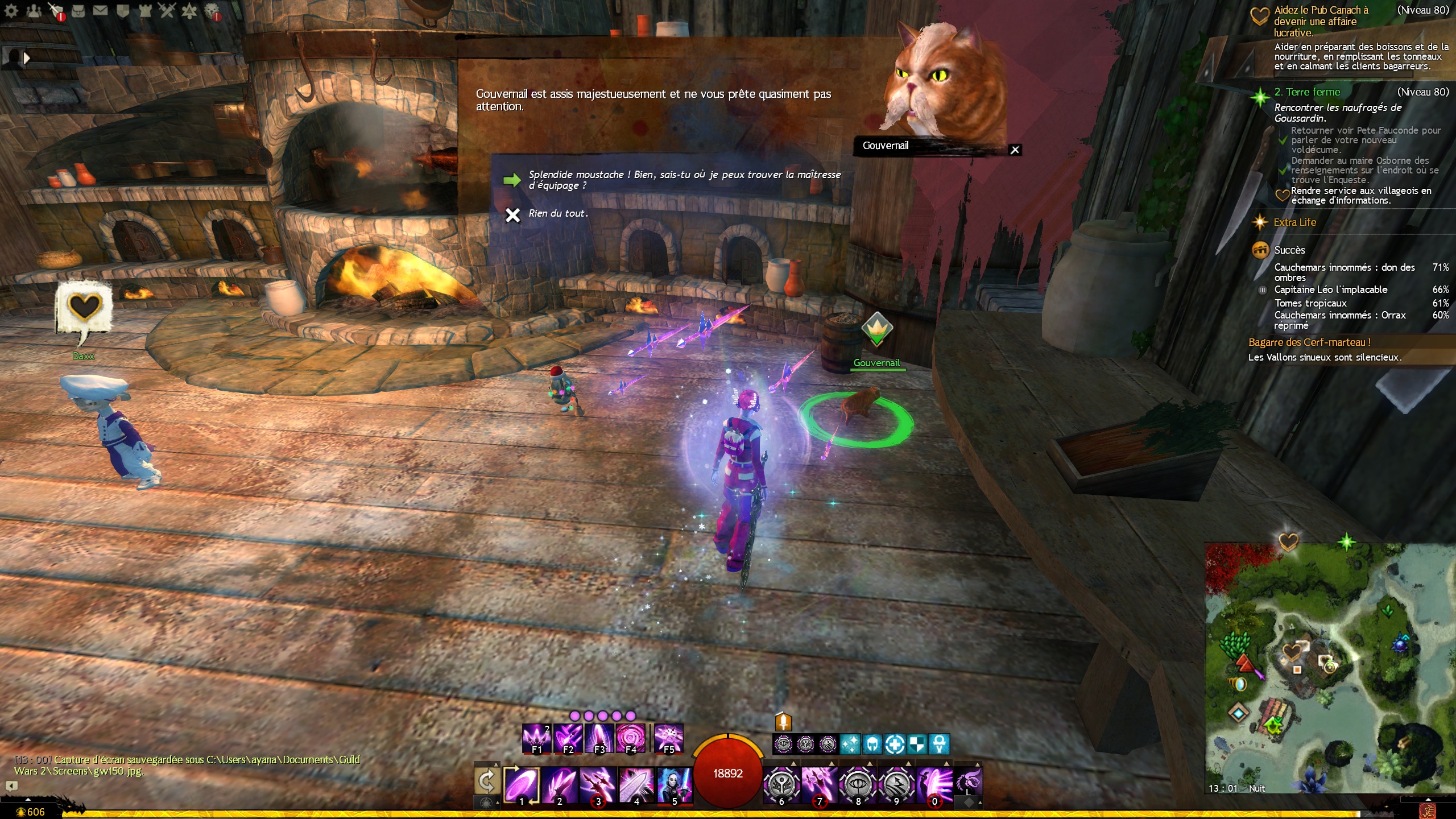Click the lion head trading post icon
Viewport: 1456px width, 819px height.
[x=212, y=10]
